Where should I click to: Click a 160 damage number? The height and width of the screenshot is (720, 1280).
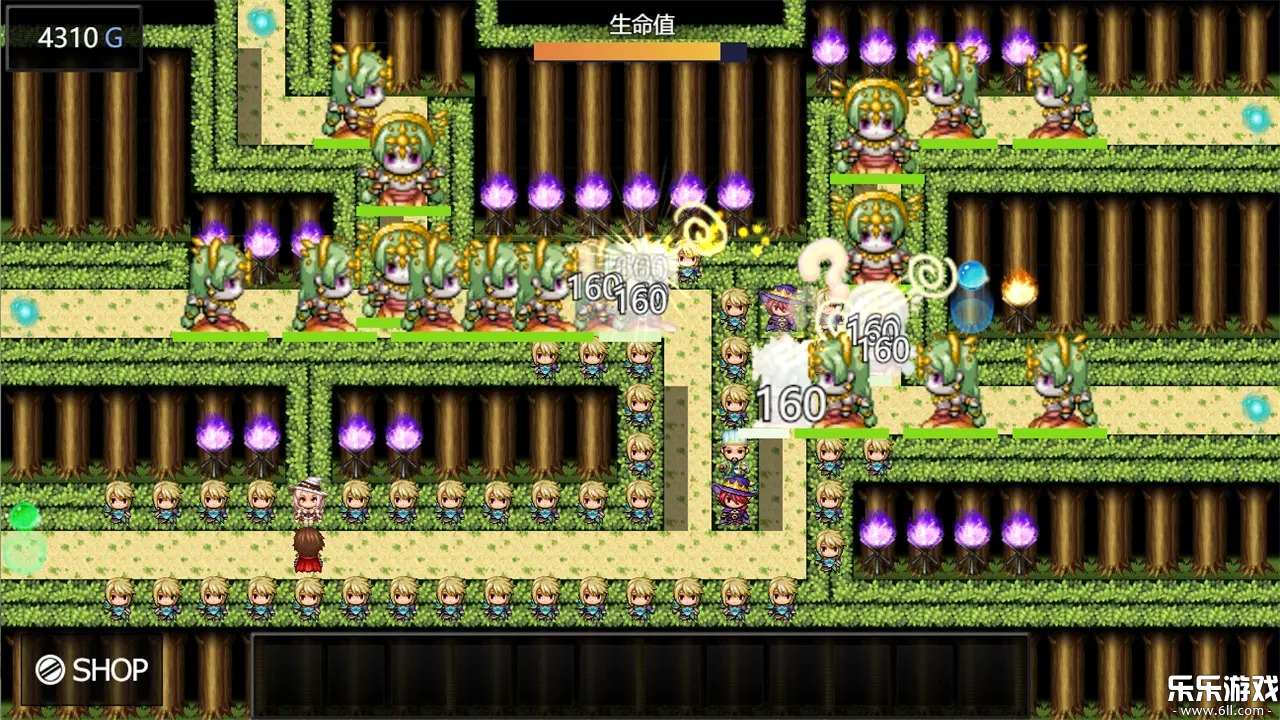[x=789, y=402]
